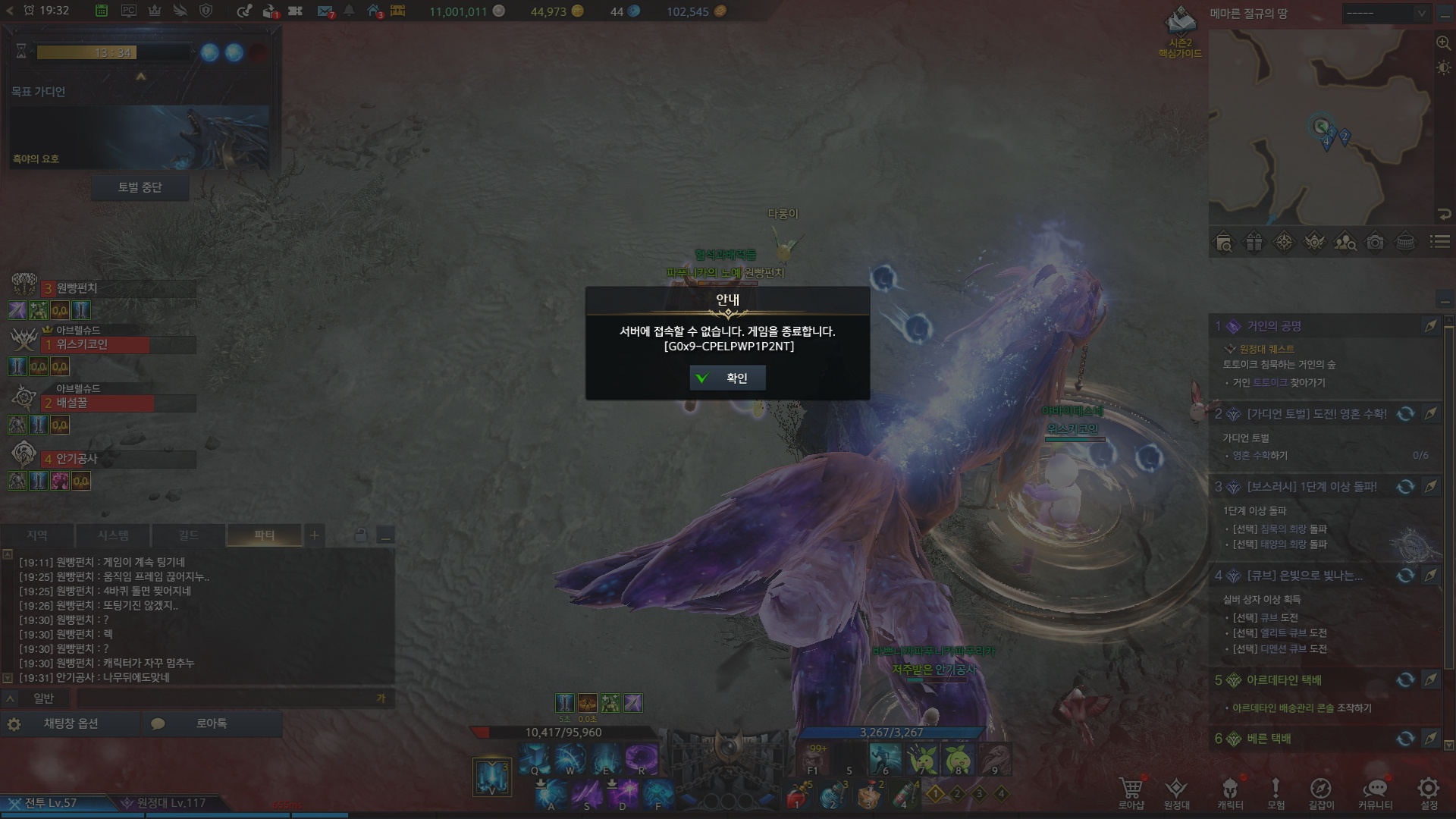Open the 설정 gear menu

1429,792
